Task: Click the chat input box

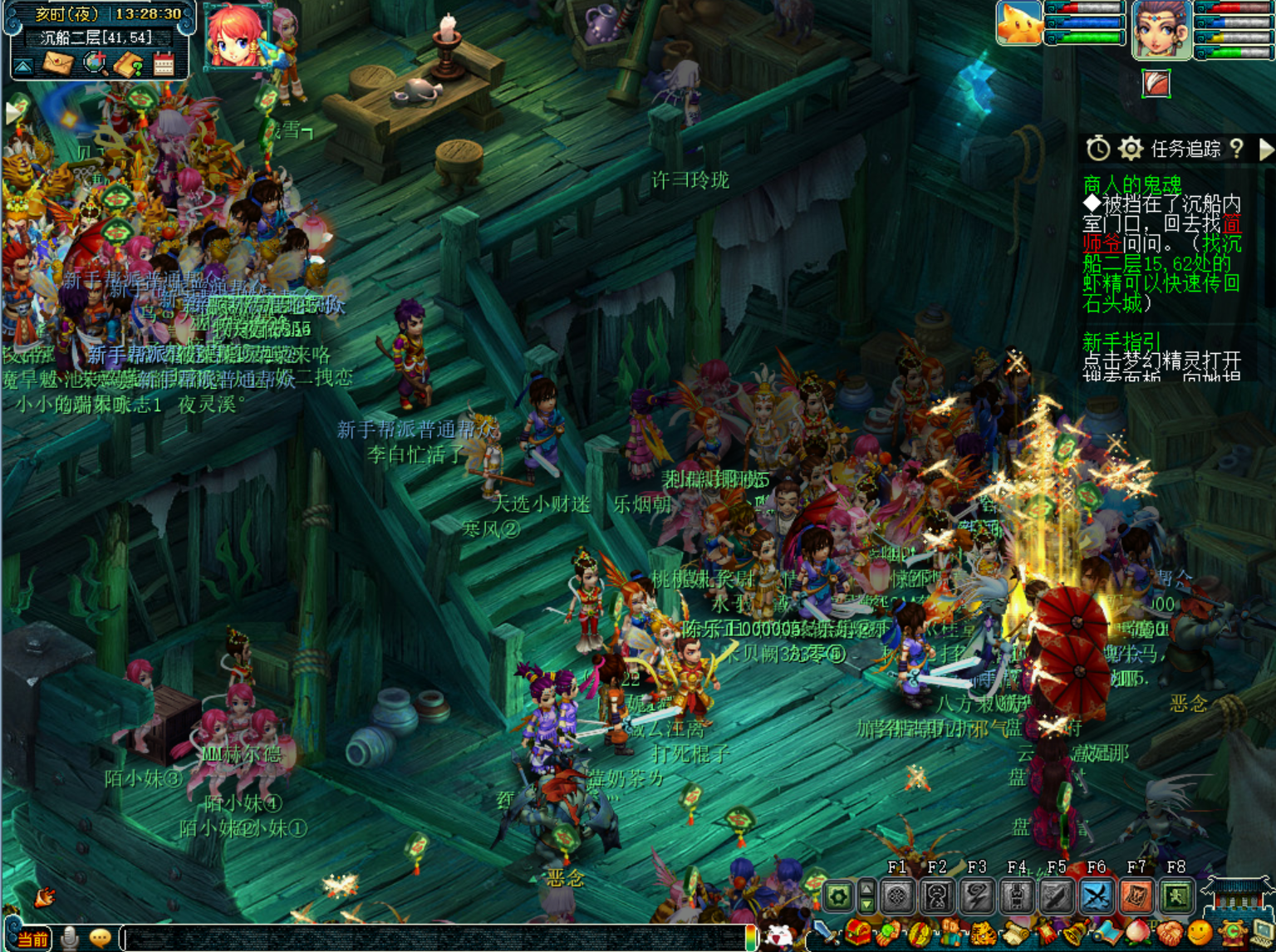Action: 432,939
